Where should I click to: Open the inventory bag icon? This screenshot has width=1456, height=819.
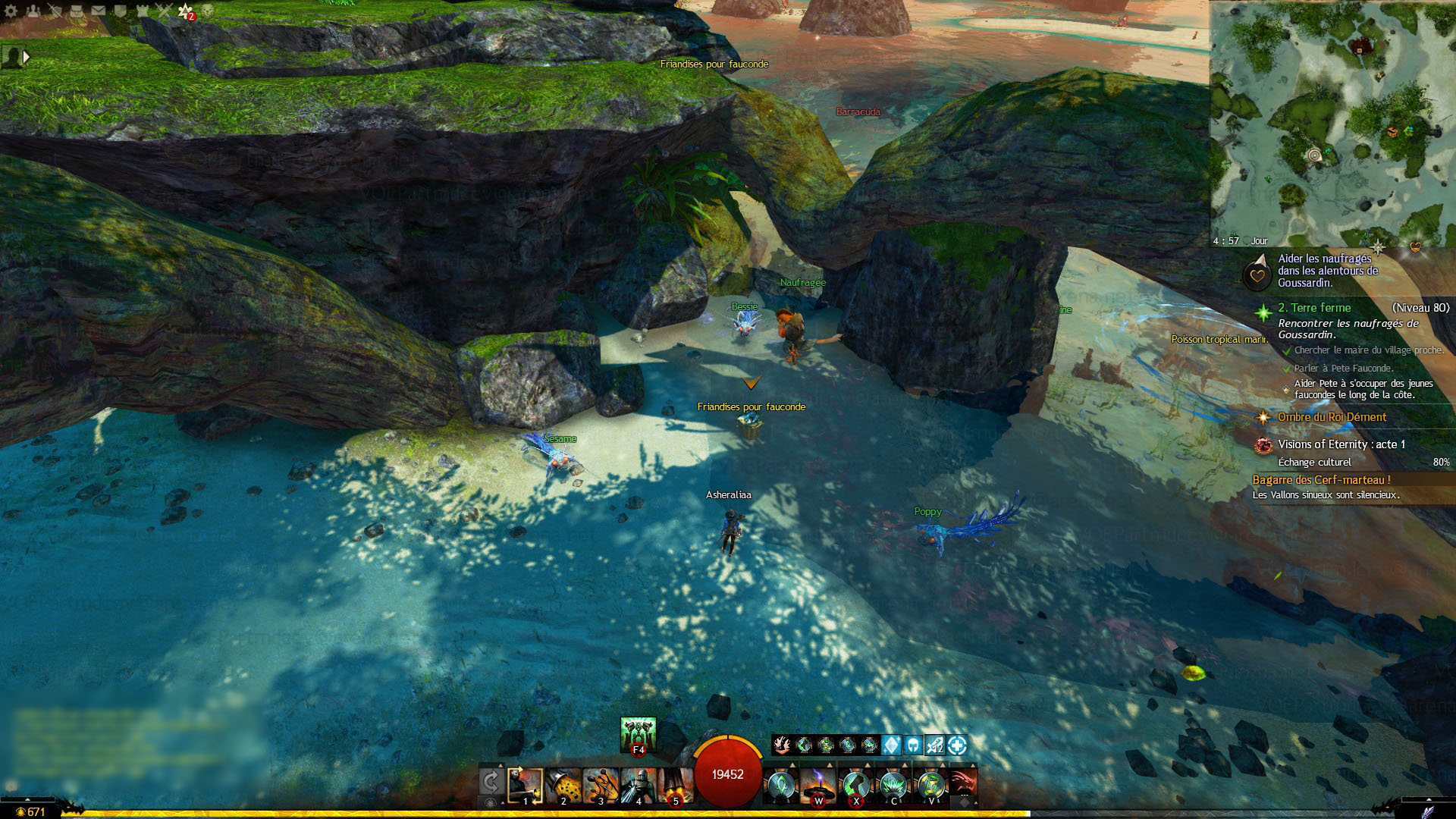tap(77, 11)
